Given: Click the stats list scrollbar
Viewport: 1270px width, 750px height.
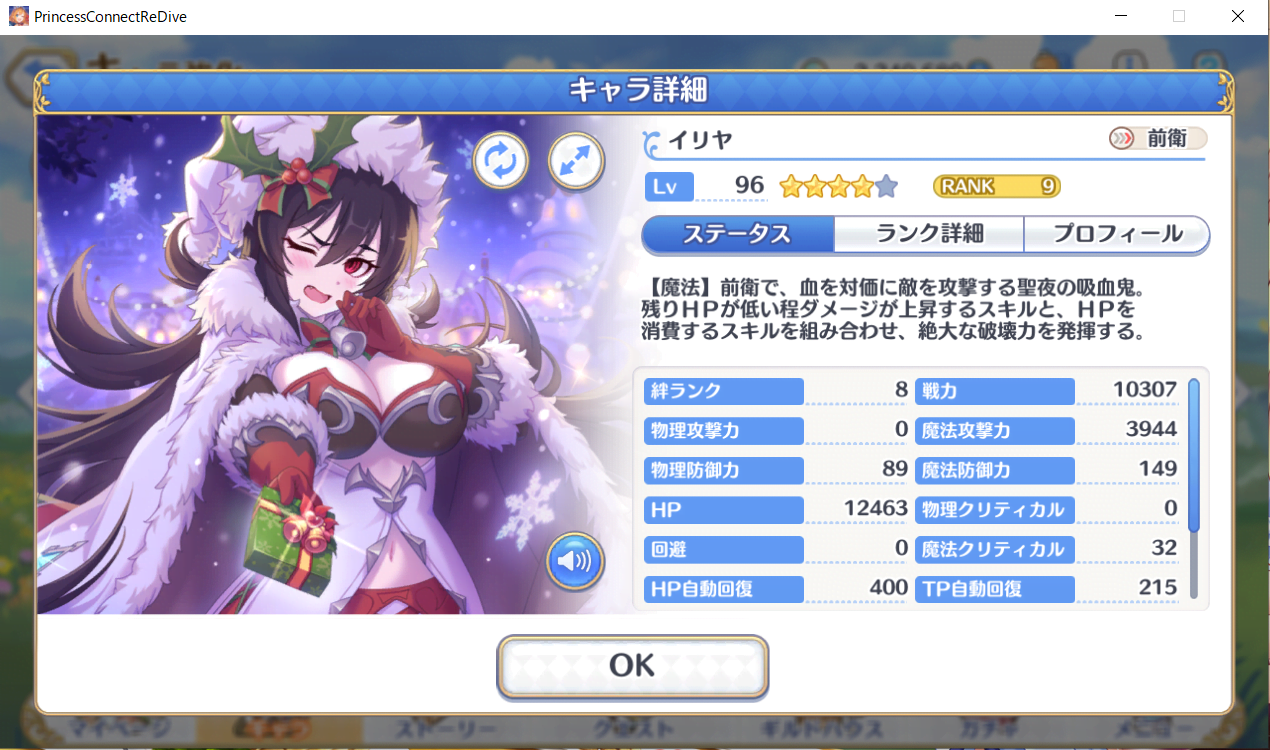Looking at the screenshot, I should point(1193,455).
